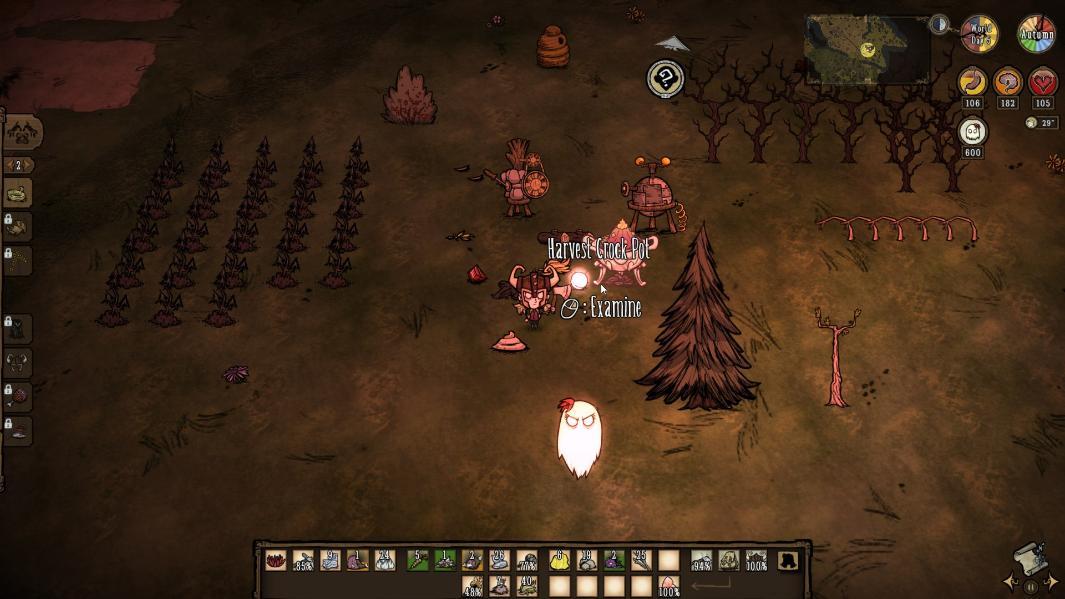
Task: Open the crafting menu tab
Action: point(22,131)
